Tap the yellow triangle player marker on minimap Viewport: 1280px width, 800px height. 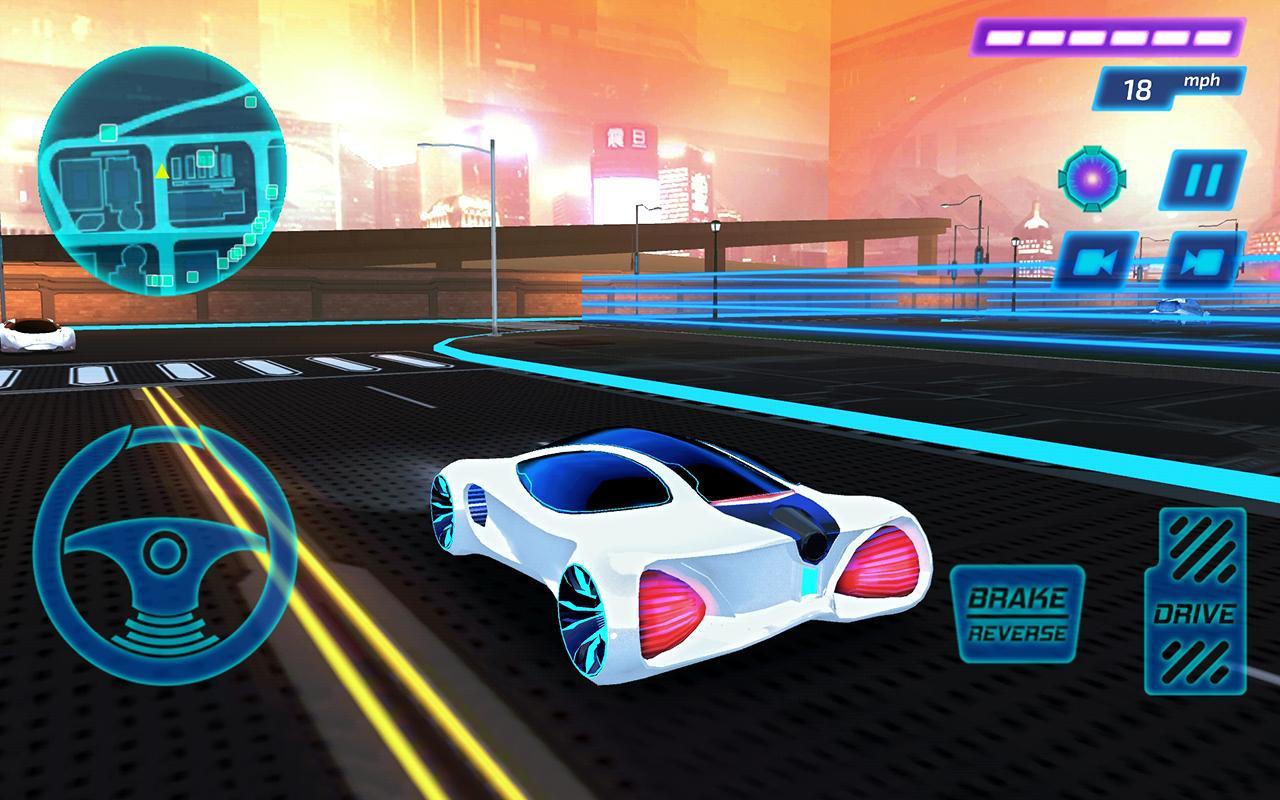[x=160, y=170]
